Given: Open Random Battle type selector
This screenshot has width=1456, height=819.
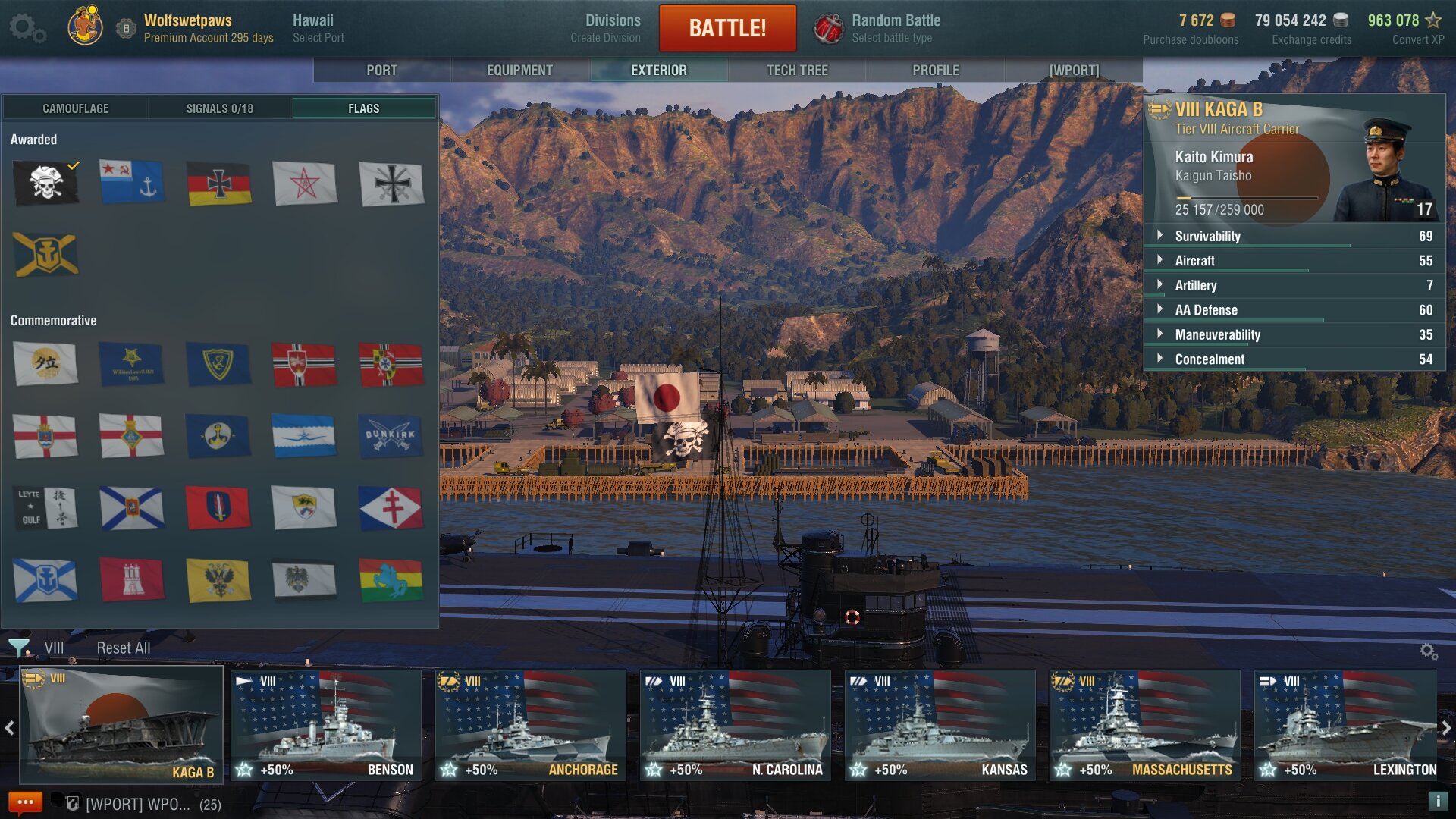Looking at the screenshot, I should pyautogui.click(x=880, y=28).
